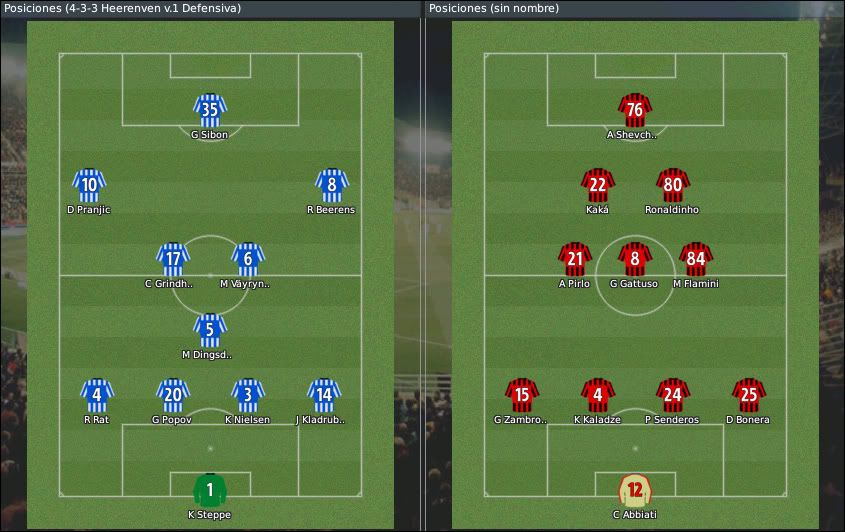Select G Zambrotta's number 15 shirt
Viewport: 845px width, 532px height.
(x=521, y=395)
